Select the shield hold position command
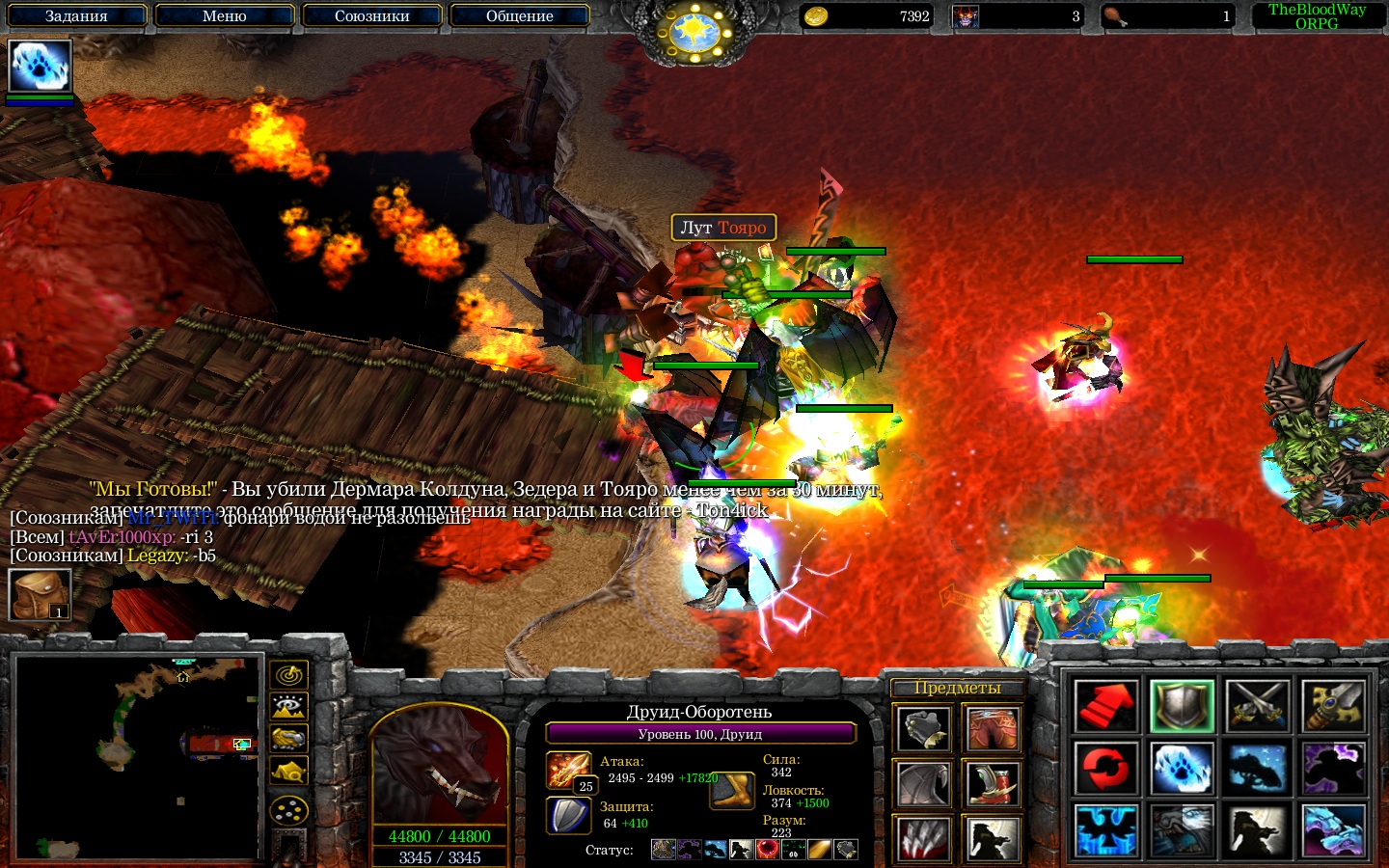The image size is (1389, 868). 1182,706
